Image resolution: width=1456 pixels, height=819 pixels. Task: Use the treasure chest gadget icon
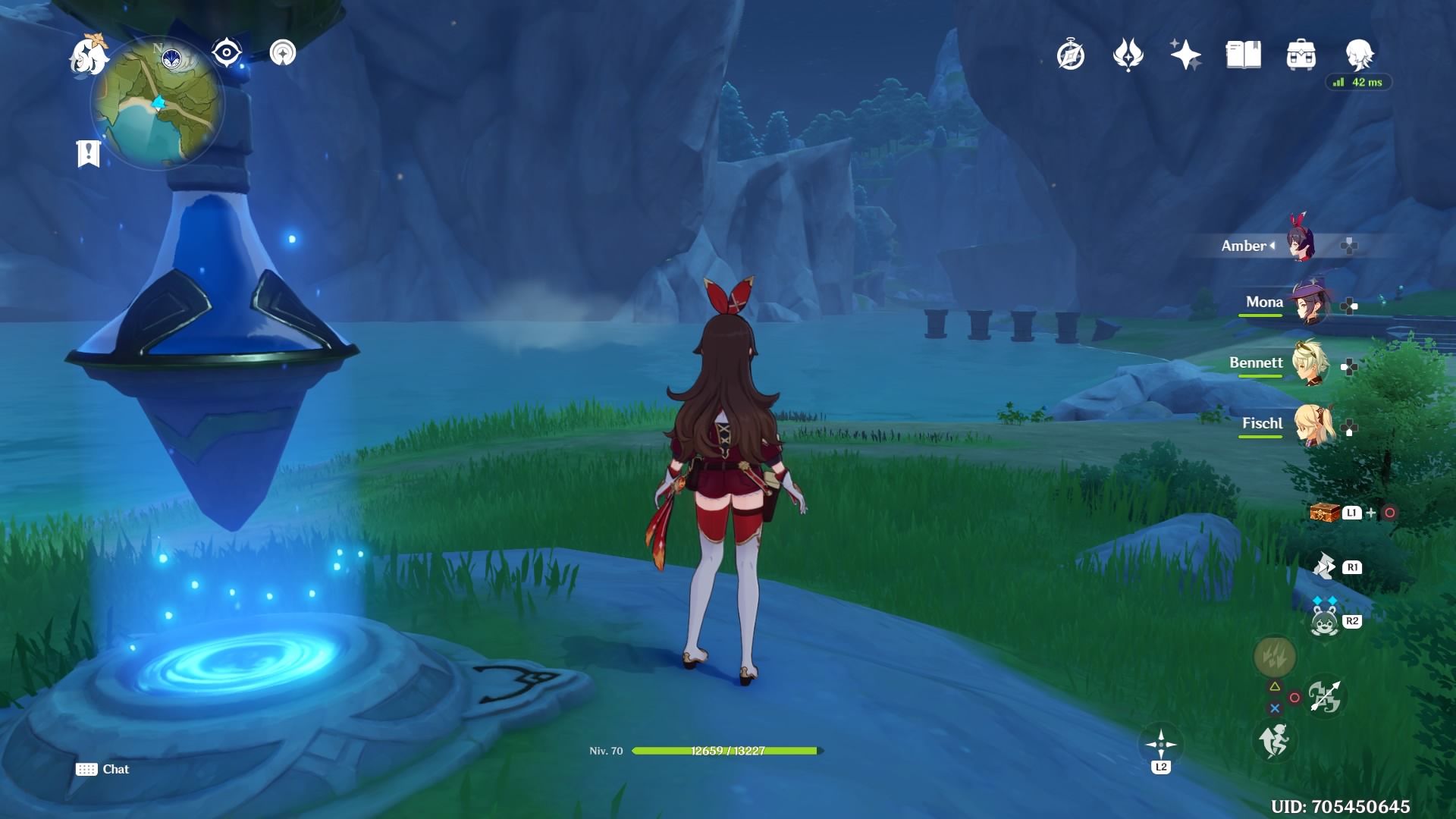1325,513
